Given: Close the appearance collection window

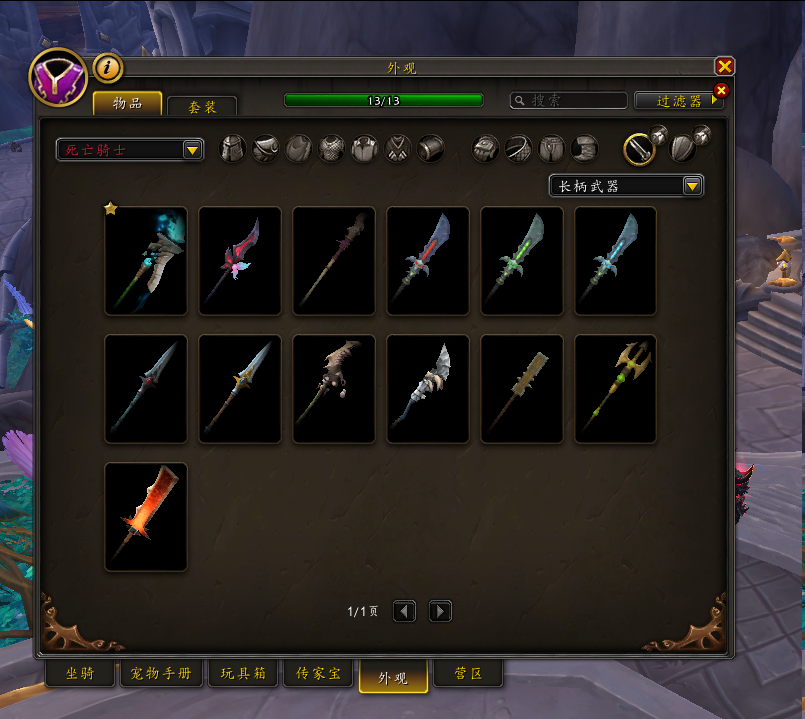Looking at the screenshot, I should [x=725, y=67].
